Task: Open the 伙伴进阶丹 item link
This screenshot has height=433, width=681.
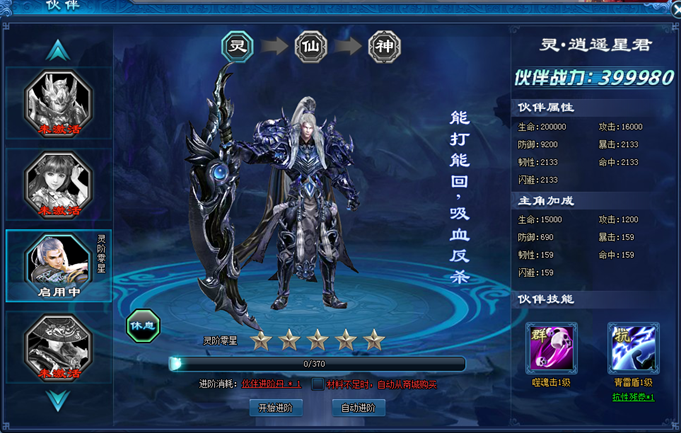Action: click(x=270, y=384)
